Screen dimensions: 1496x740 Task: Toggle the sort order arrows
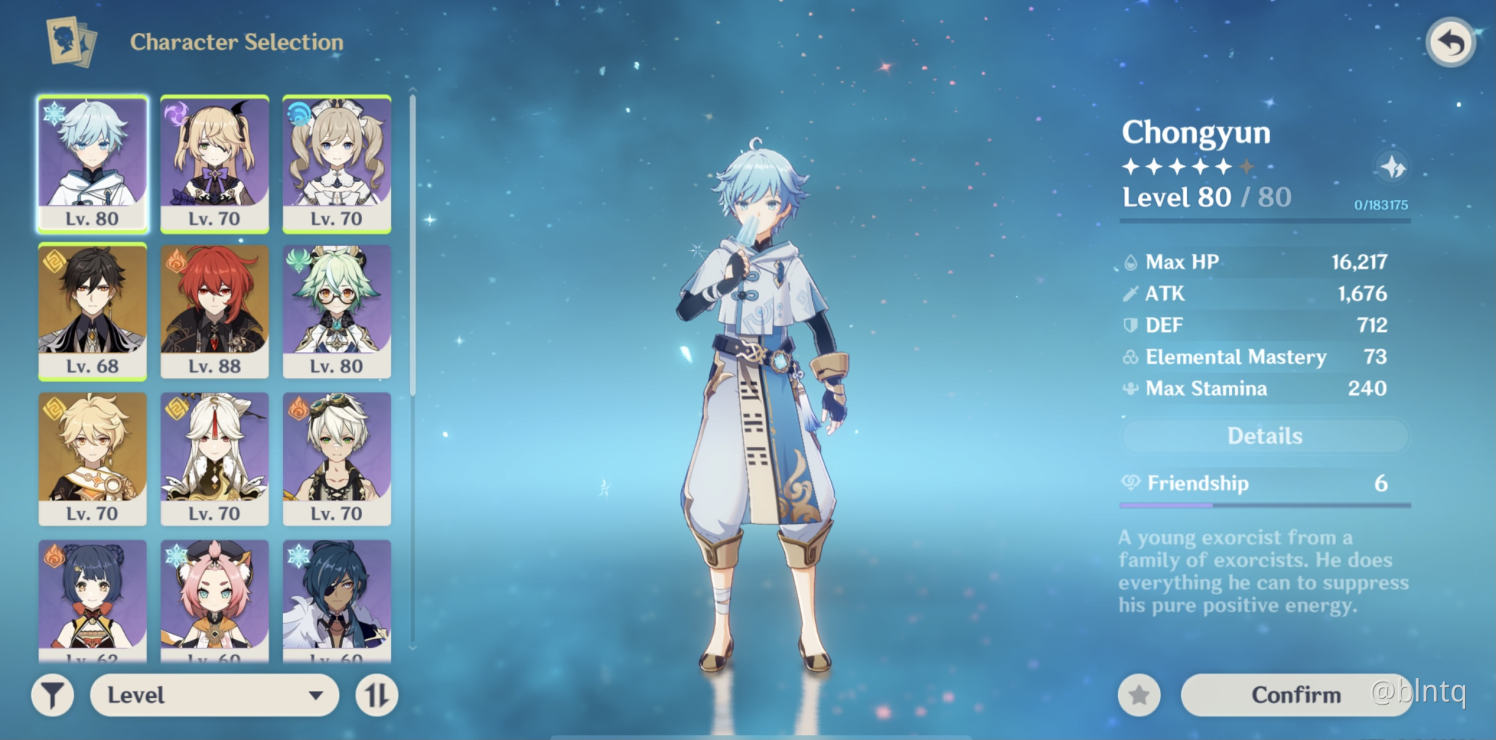tap(376, 695)
